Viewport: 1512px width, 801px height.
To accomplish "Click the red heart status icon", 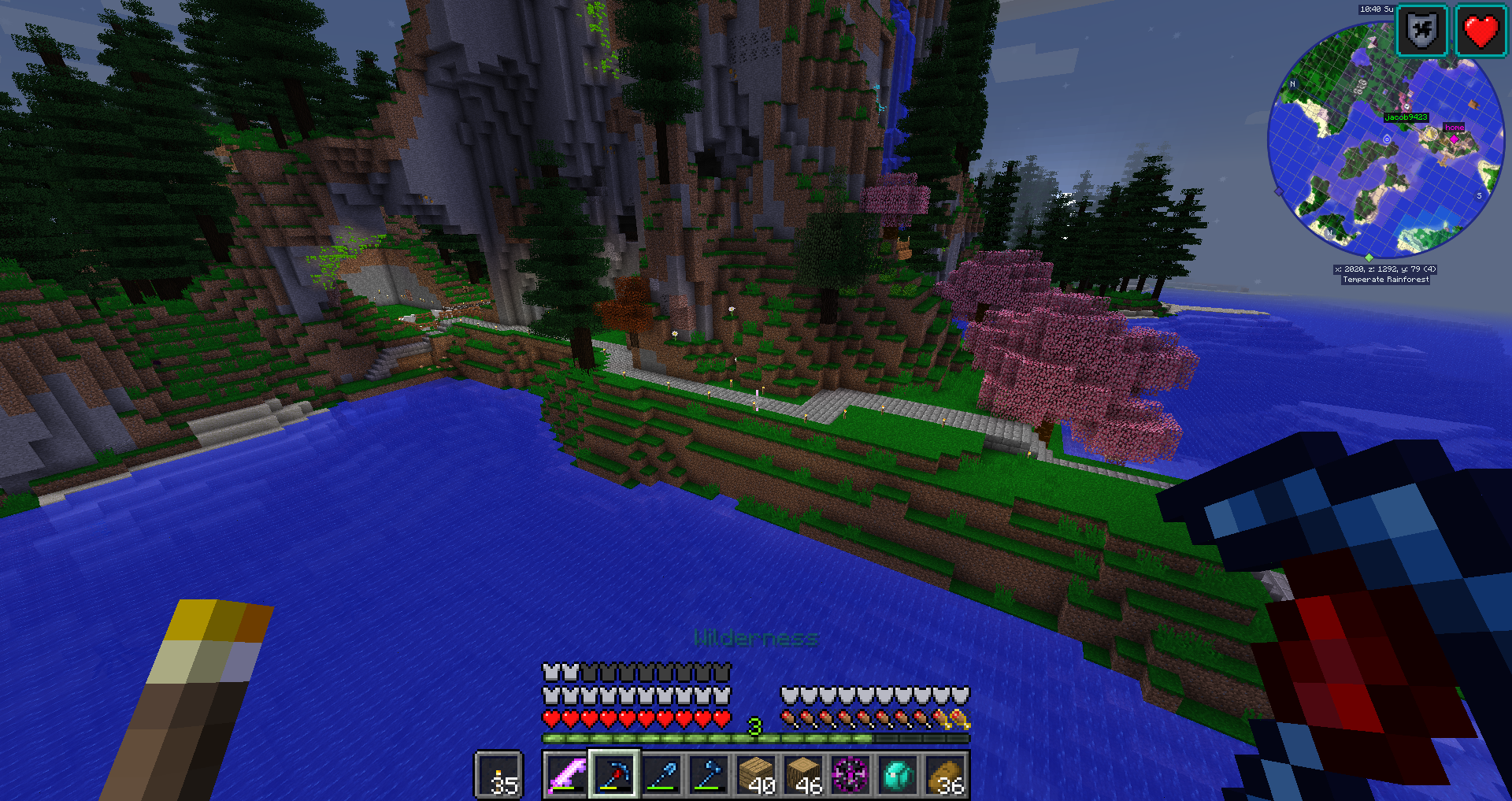I will (1480, 32).
